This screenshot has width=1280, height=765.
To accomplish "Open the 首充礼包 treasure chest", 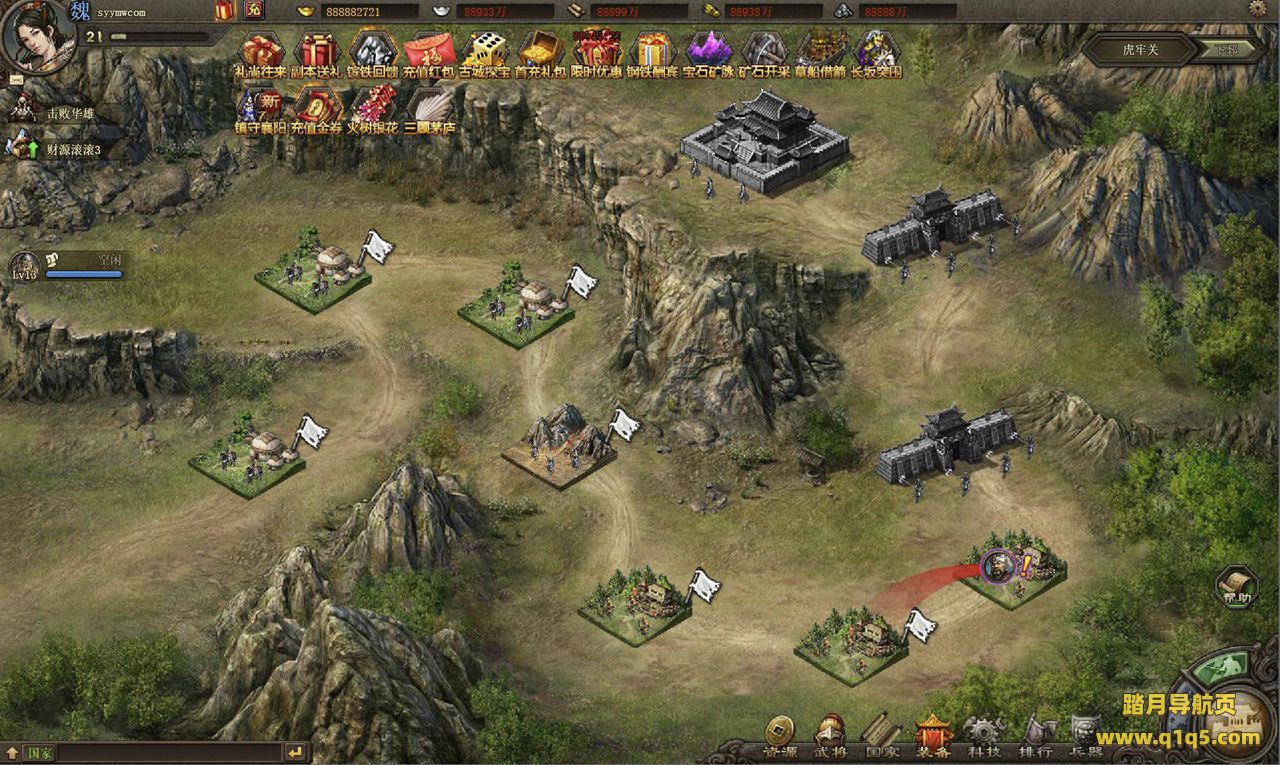I will 541,51.
